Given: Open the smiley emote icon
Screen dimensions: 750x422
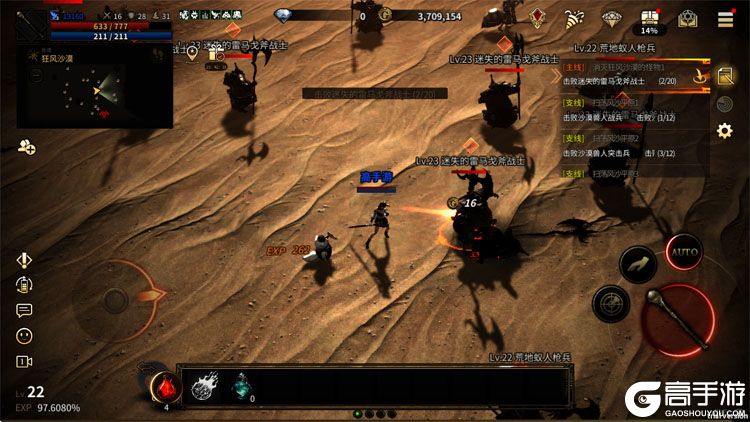Looking at the screenshot, I should point(24,335).
